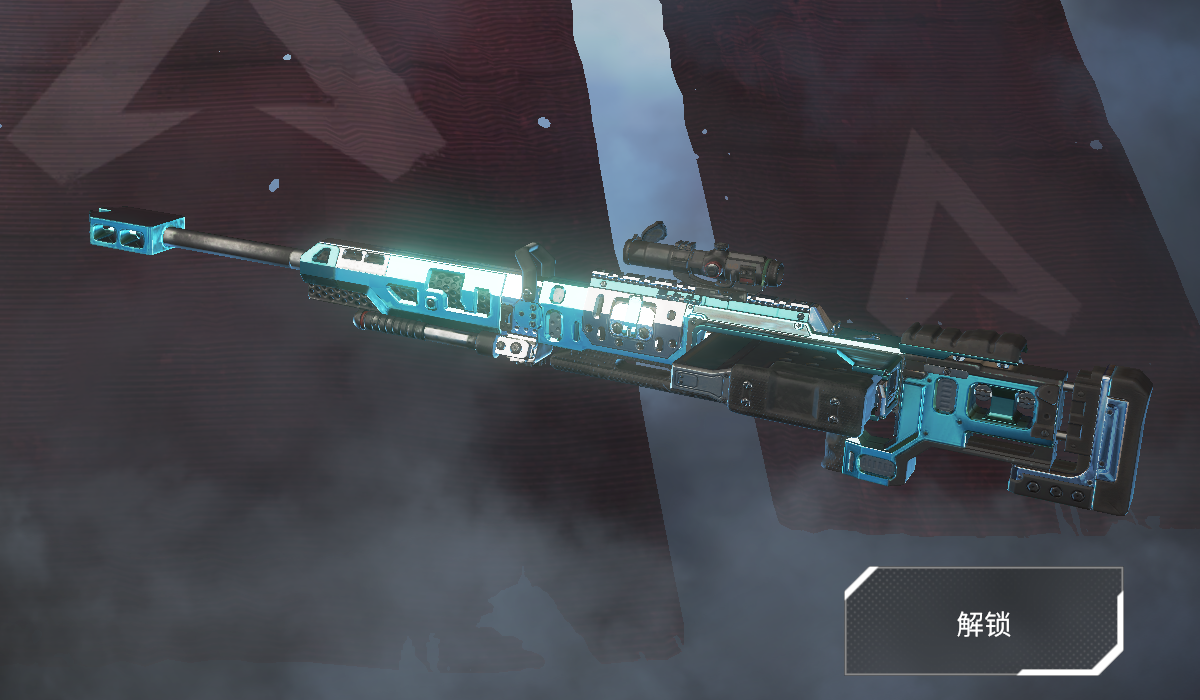Click the 解锁 (Unlock) button
1200x700 pixels.
coord(984,622)
